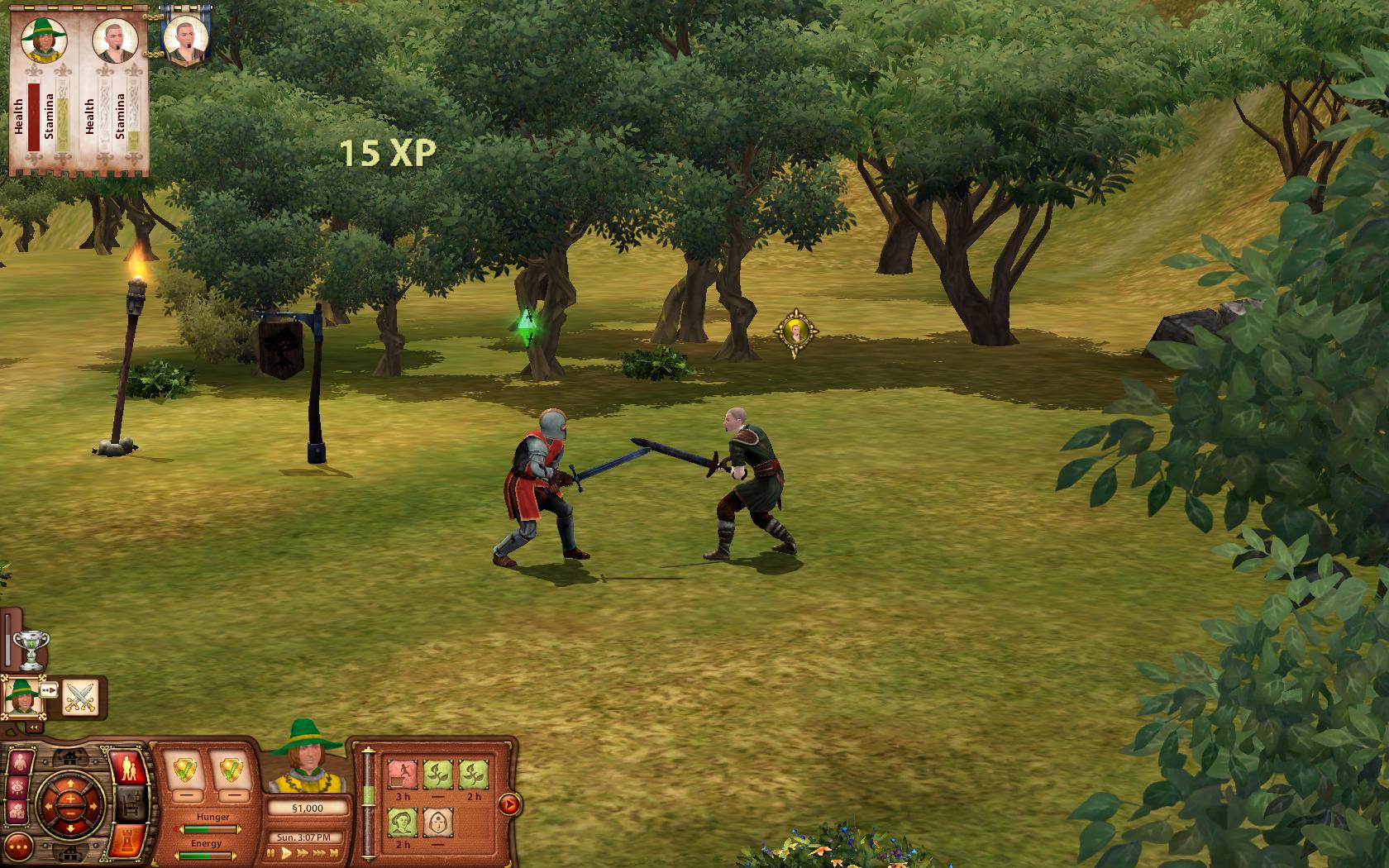
Task: Select the red running-figure buff icon
Action: click(x=403, y=775)
